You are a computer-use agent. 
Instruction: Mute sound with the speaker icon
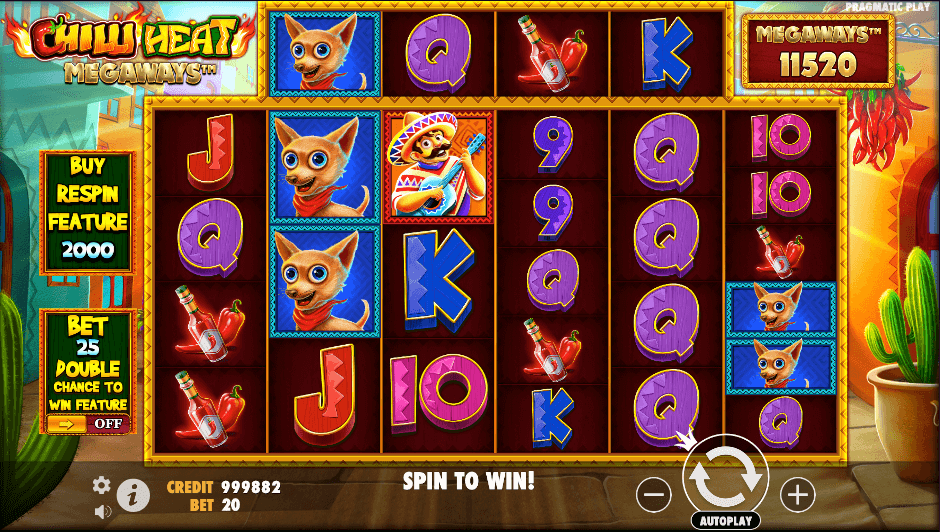coord(102,511)
